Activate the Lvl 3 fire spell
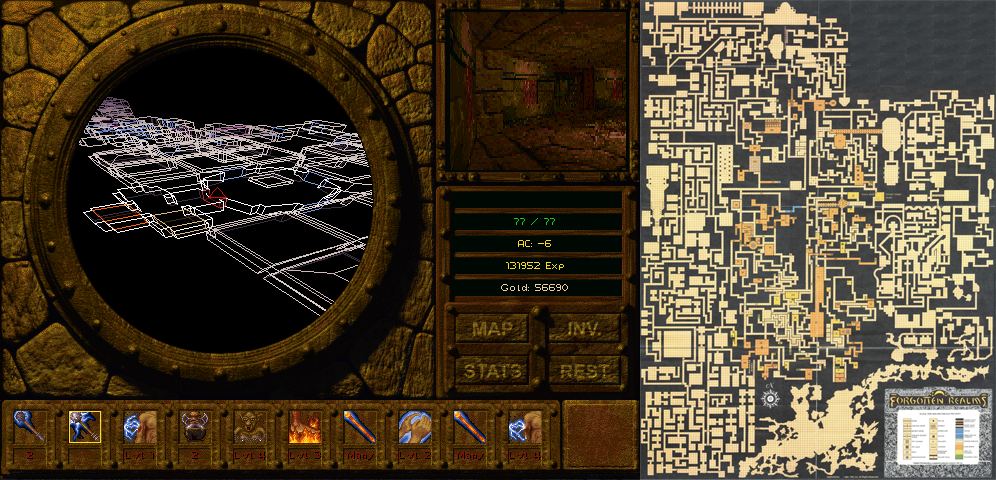The height and width of the screenshot is (480, 996). point(304,428)
